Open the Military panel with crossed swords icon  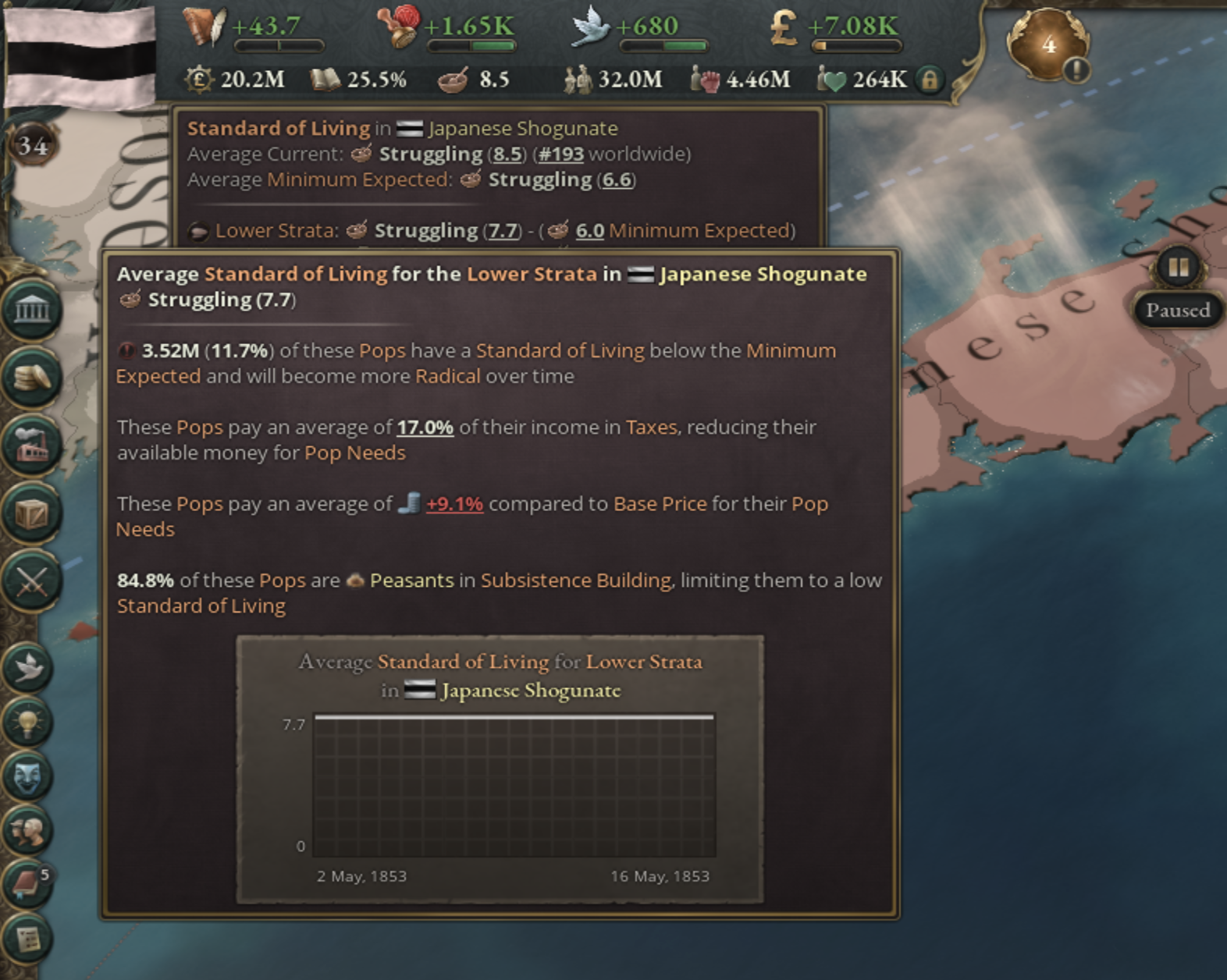[x=31, y=579]
